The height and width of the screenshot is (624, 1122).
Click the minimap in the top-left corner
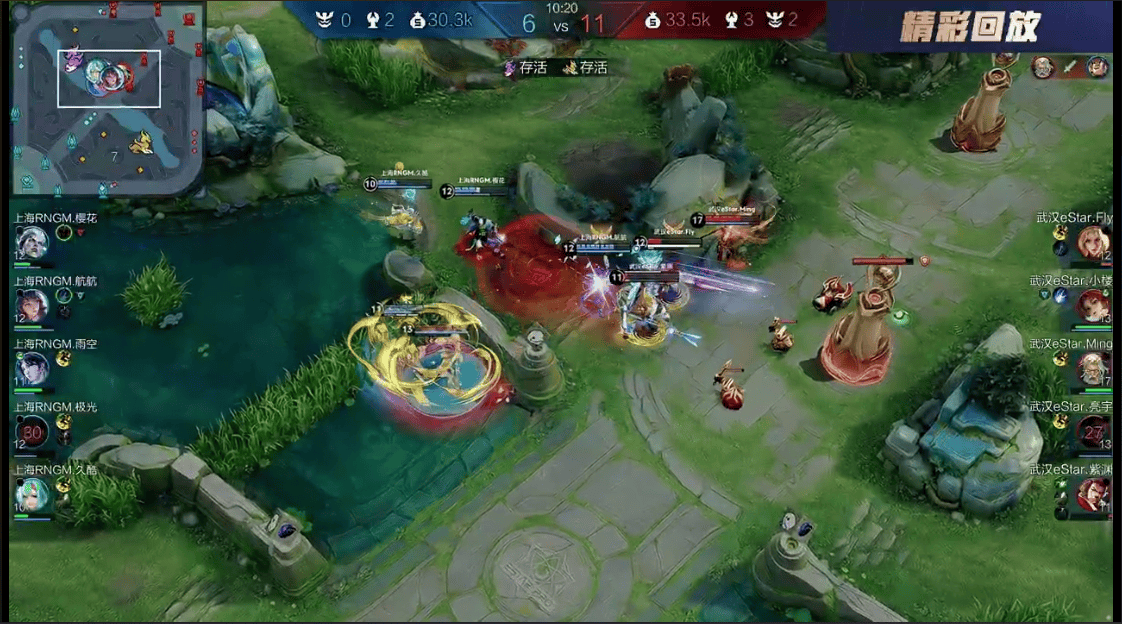click(108, 99)
